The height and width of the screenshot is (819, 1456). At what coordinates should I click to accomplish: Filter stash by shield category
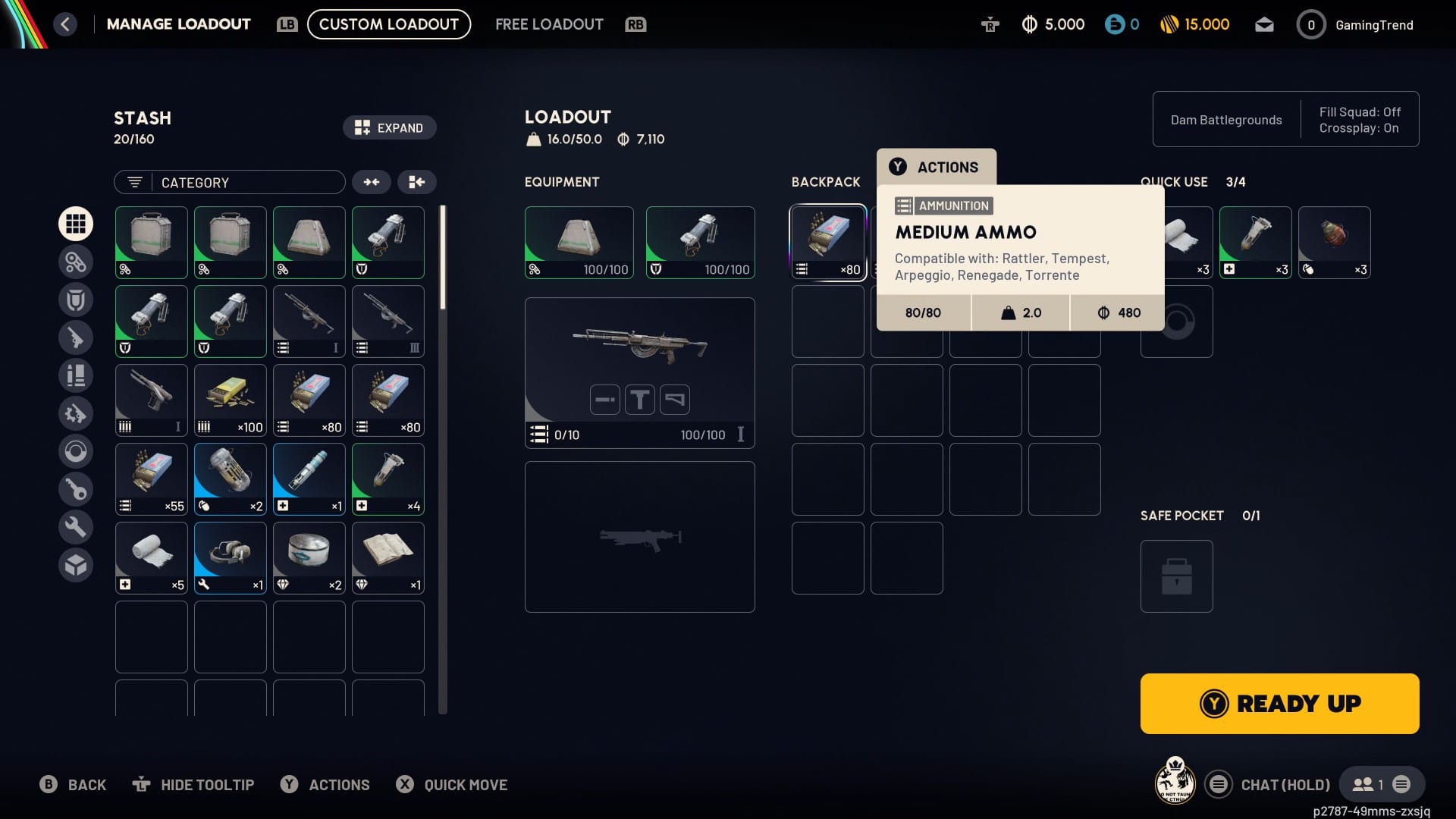(76, 300)
